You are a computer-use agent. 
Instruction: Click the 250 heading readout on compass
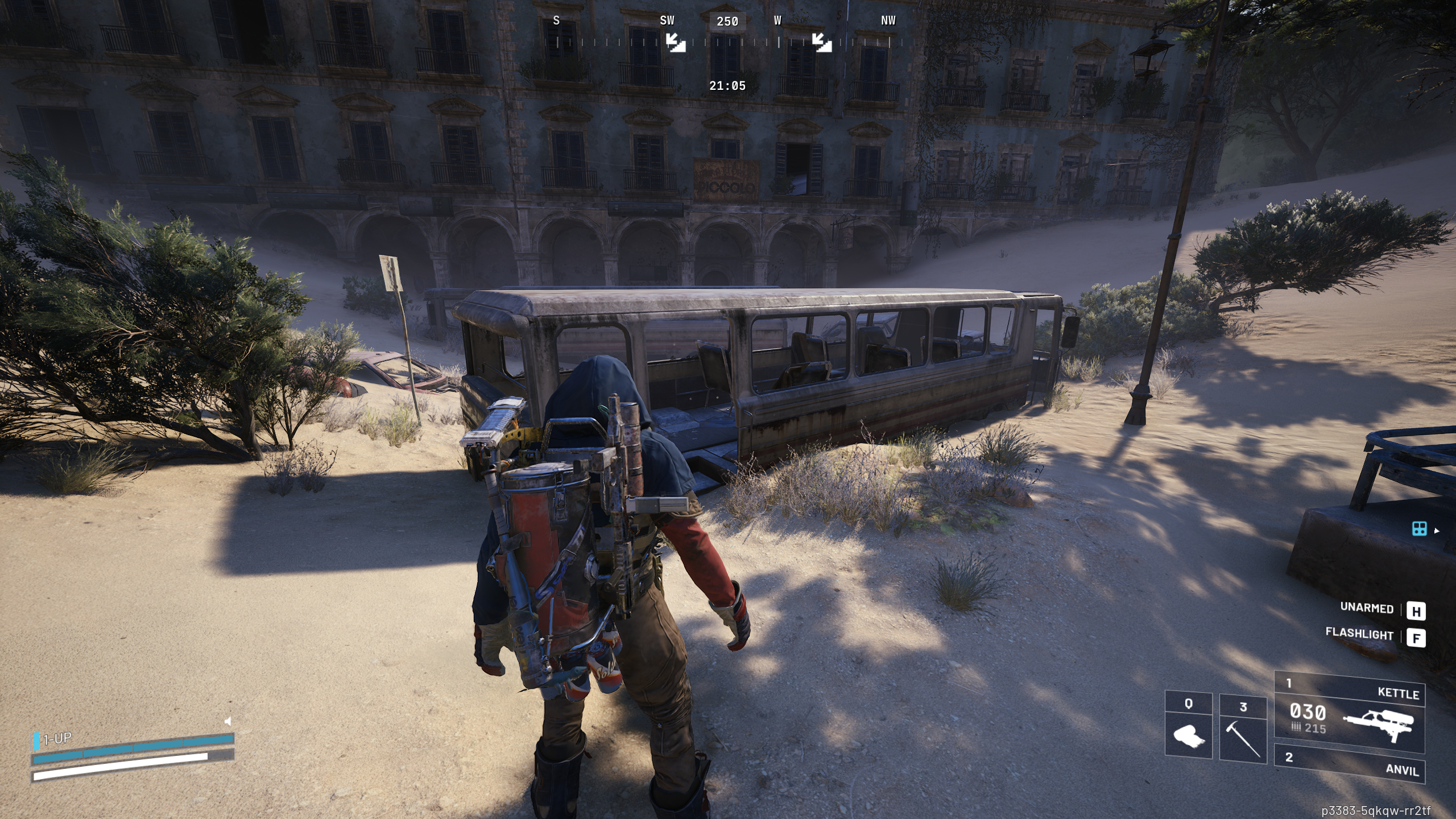(729, 21)
